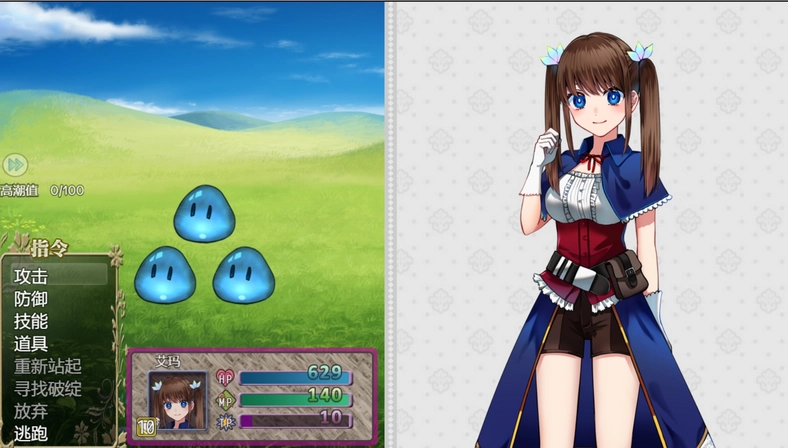Choose the 放弃 (Give up) command

pyautogui.click(x=32, y=411)
